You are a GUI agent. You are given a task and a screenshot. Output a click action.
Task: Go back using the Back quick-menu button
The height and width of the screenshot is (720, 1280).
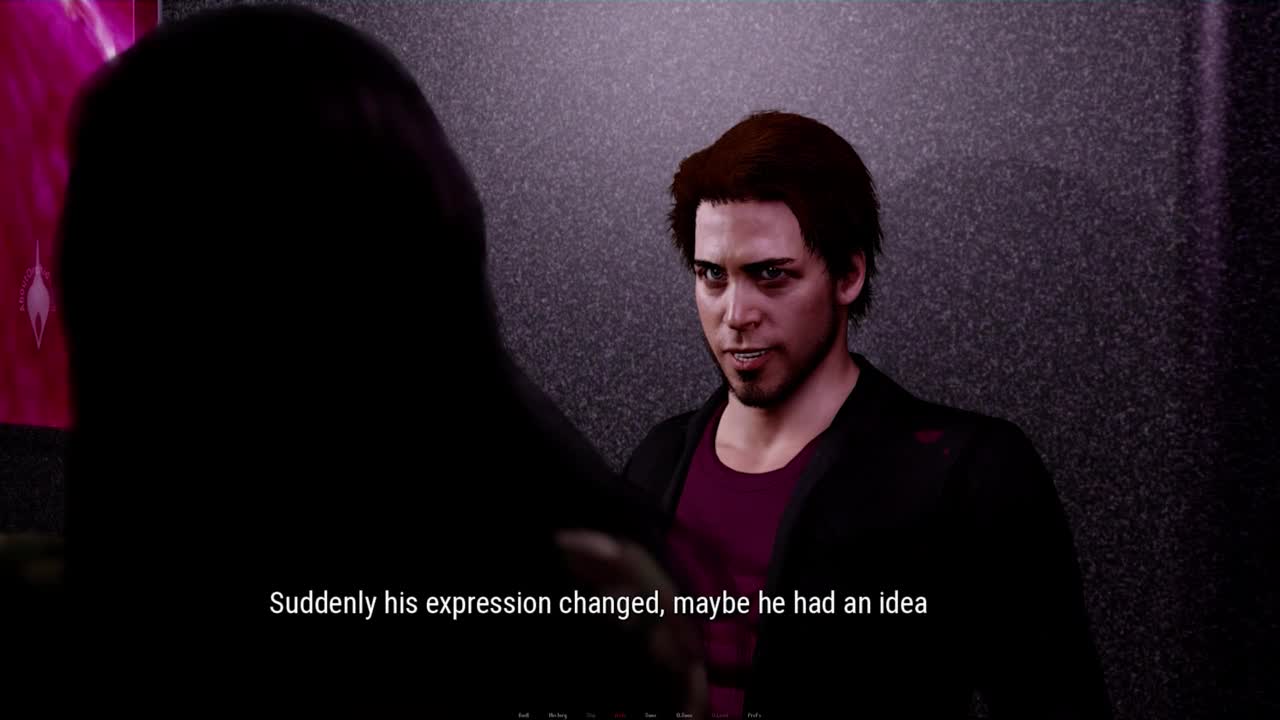(524, 715)
